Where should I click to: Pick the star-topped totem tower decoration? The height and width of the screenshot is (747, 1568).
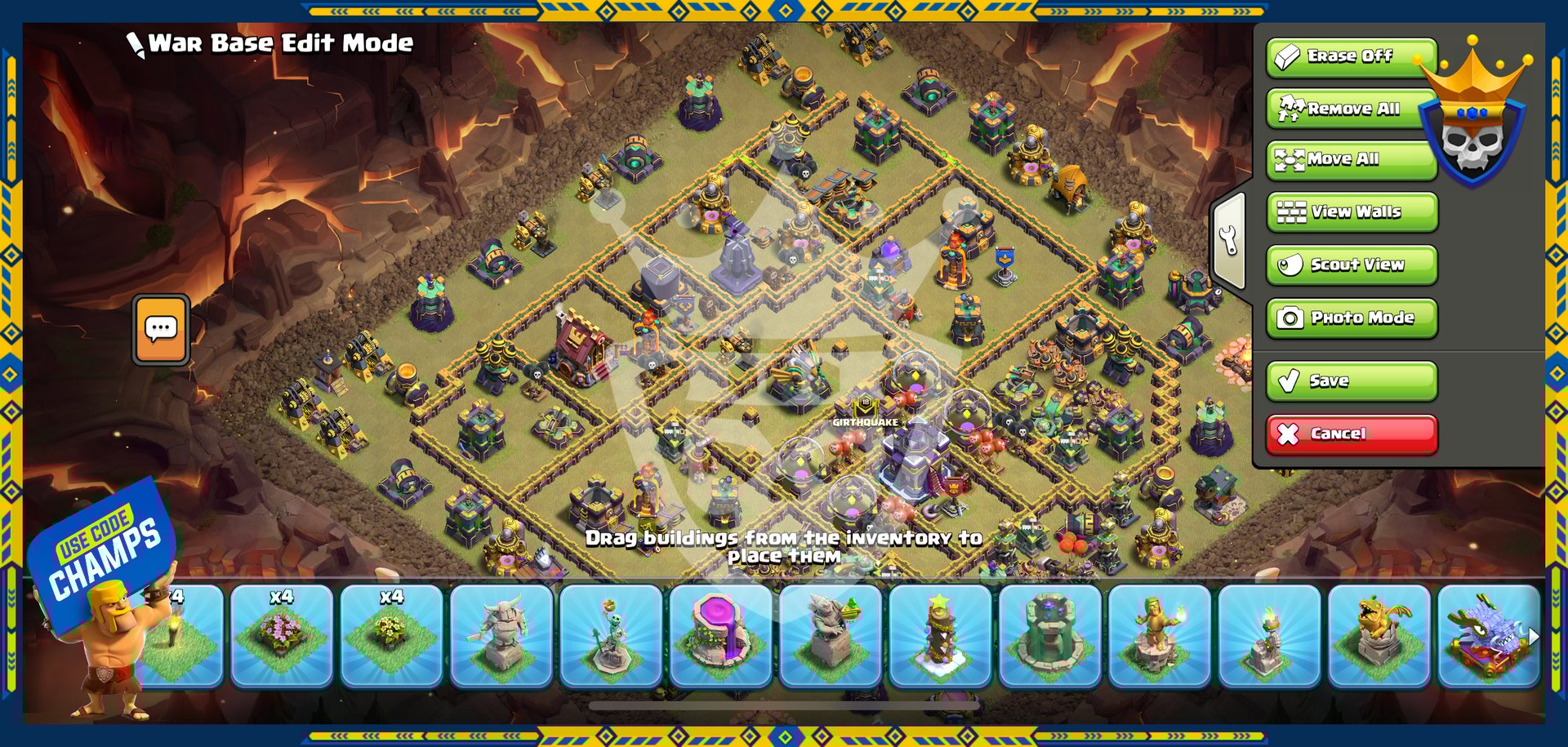[x=940, y=636]
